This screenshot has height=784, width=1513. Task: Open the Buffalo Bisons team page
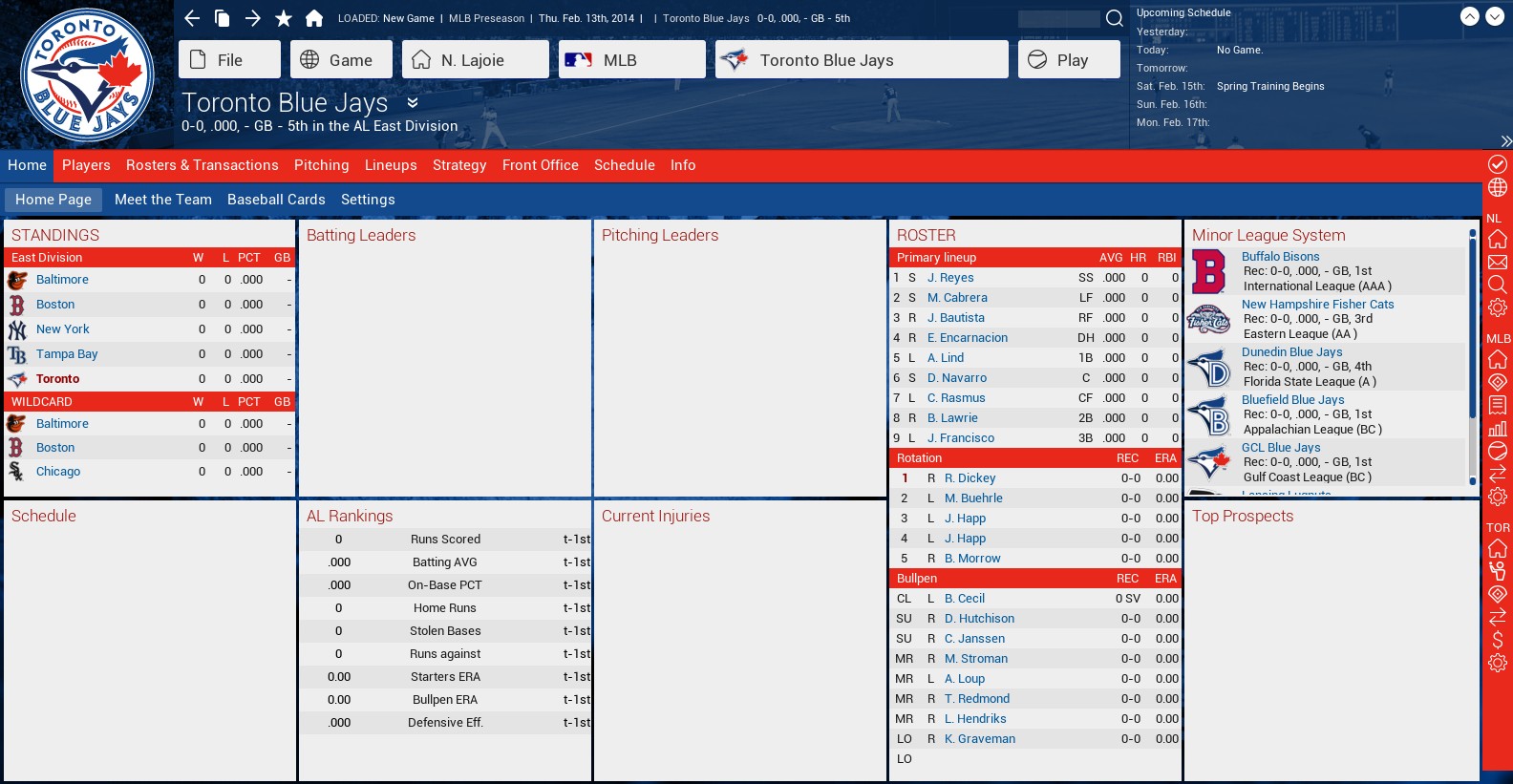click(1280, 257)
